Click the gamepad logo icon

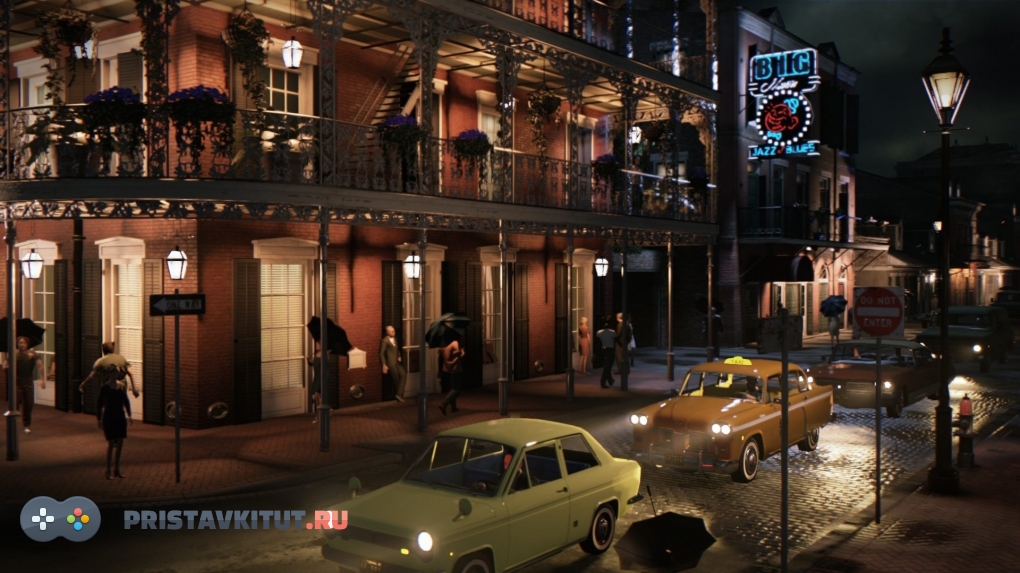[x=61, y=519]
